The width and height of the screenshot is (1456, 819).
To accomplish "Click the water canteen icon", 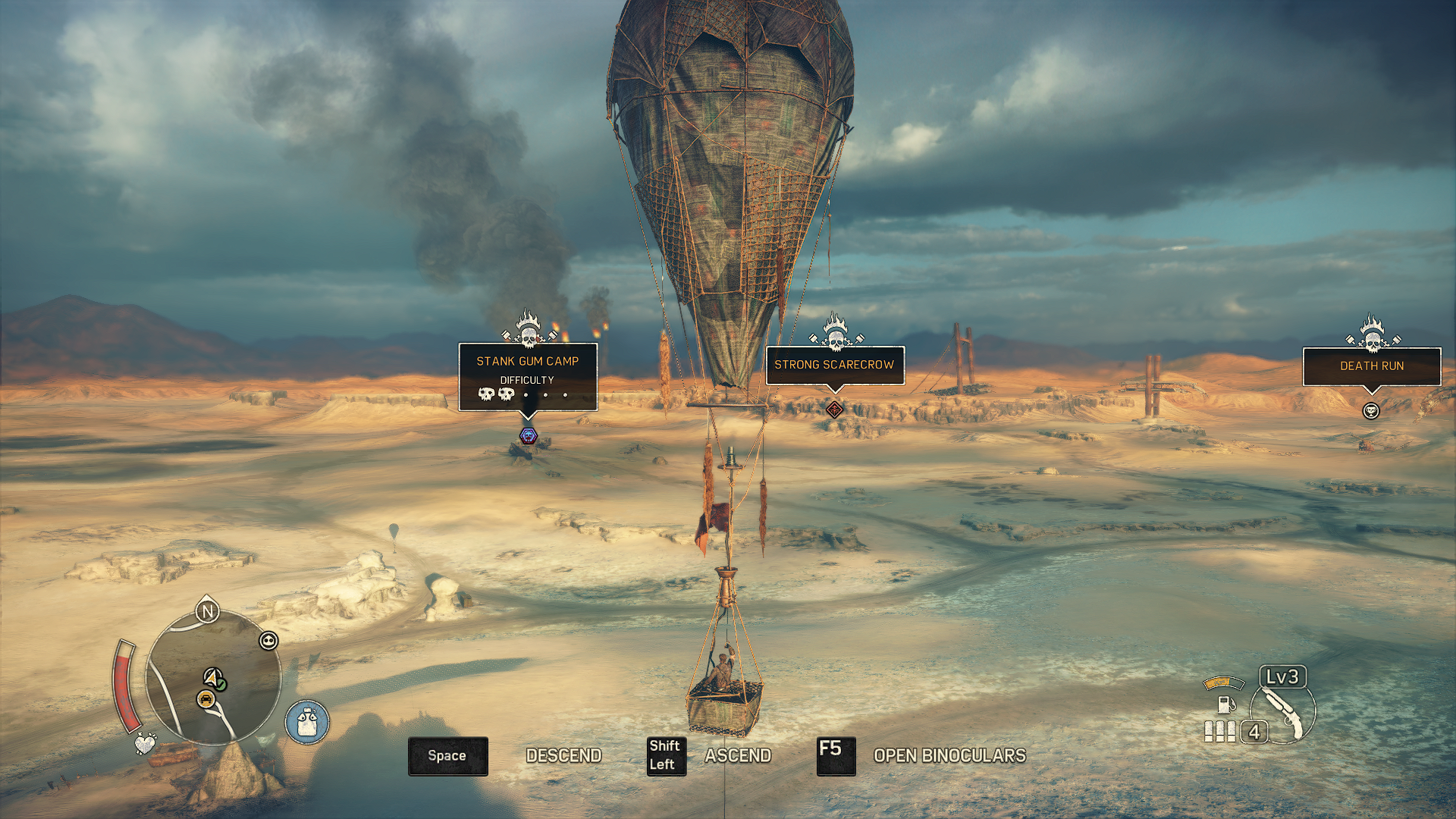I will click(307, 721).
